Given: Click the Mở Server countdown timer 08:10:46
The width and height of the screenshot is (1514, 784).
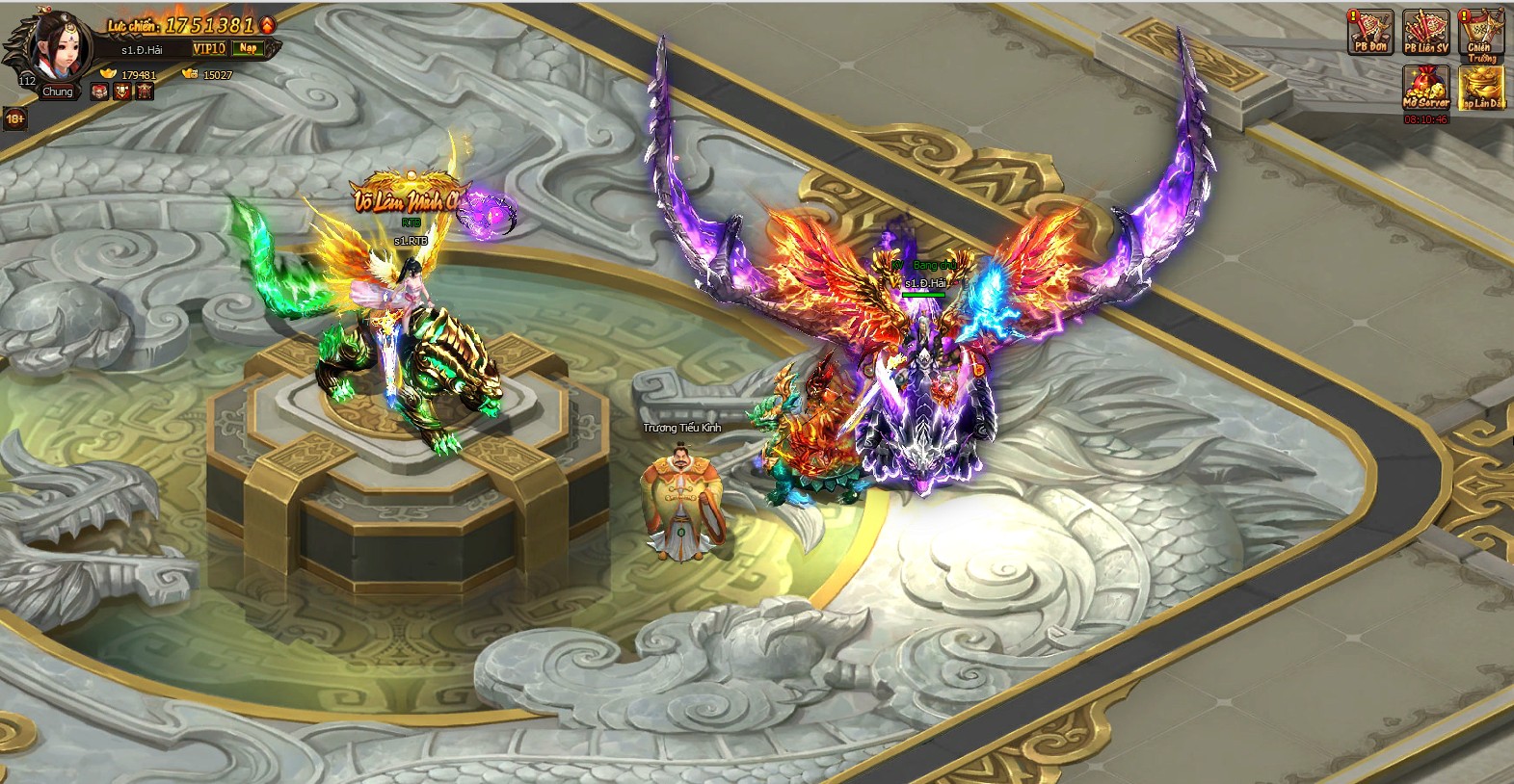Looking at the screenshot, I should (x=1426, y=118).
